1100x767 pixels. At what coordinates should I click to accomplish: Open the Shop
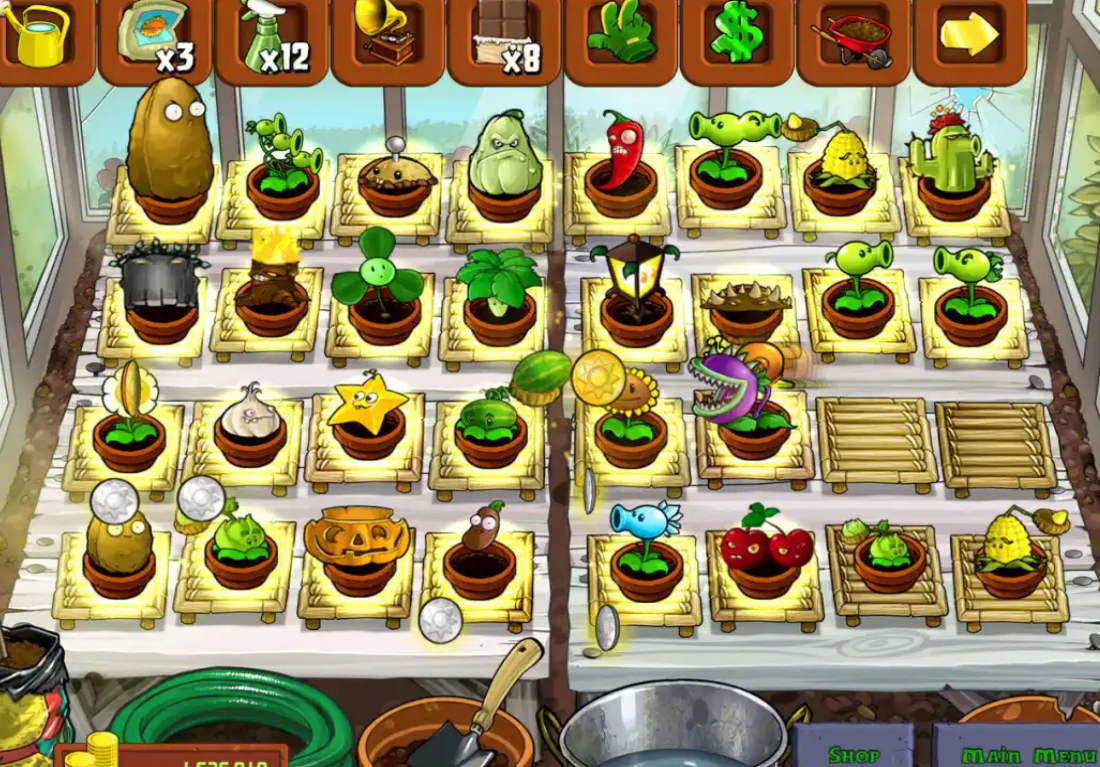coord(853,752)
